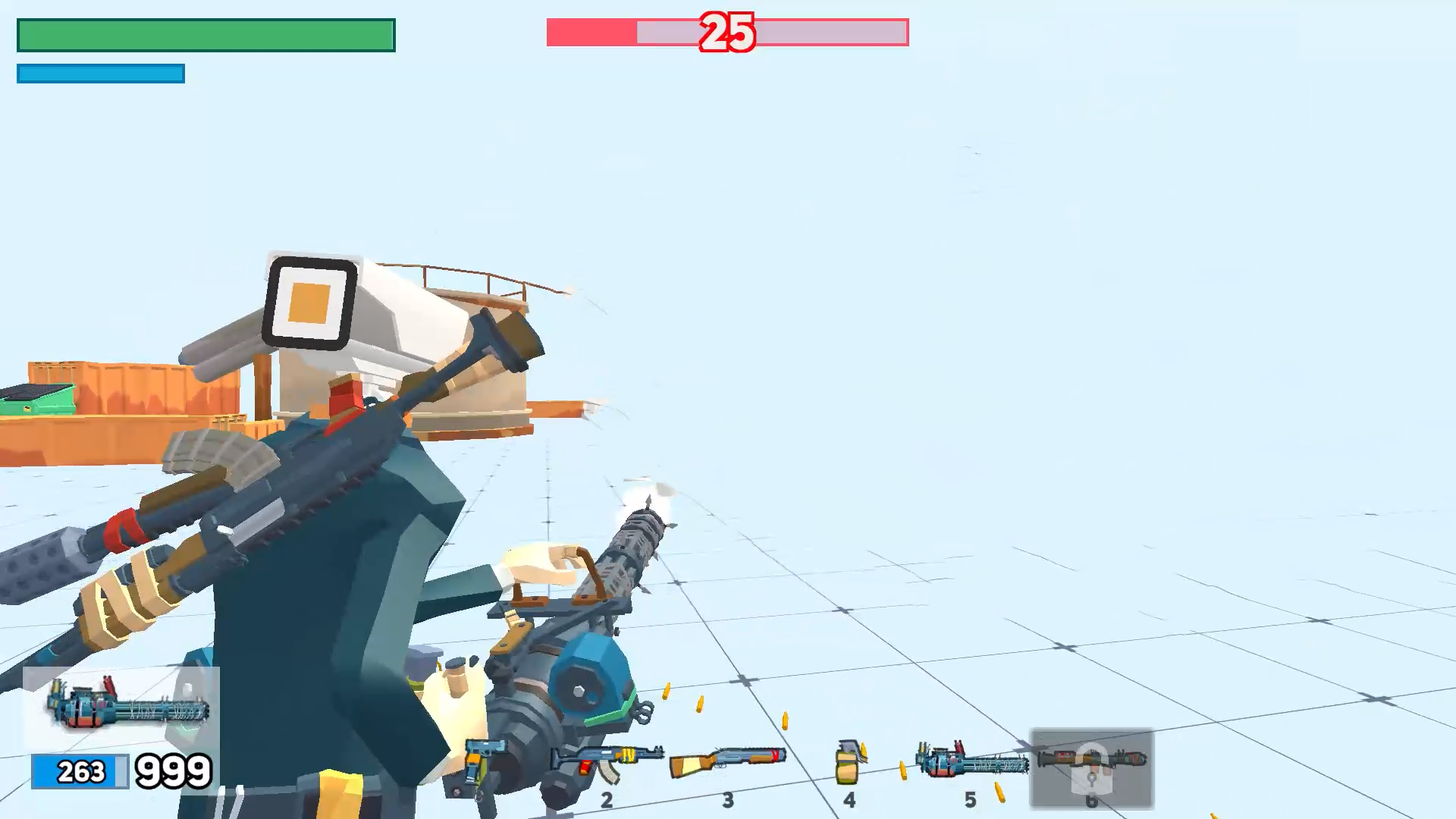The image size is (1456, 819).
Task: Click slot number 2 label
Action: pyautogui.click(x=607, y=799)
